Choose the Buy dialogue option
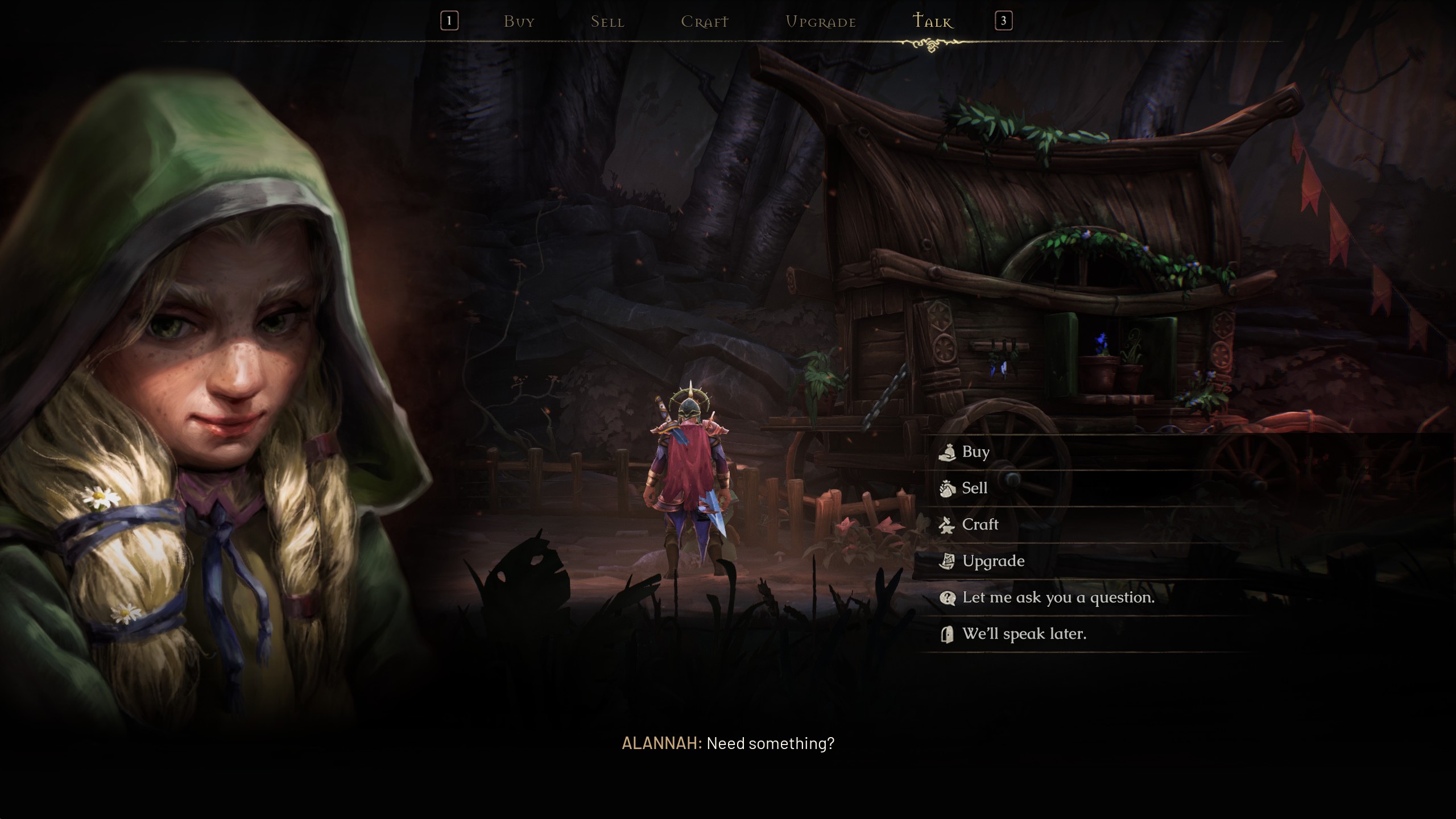1456x819 pixels. [x=975, y=452]
